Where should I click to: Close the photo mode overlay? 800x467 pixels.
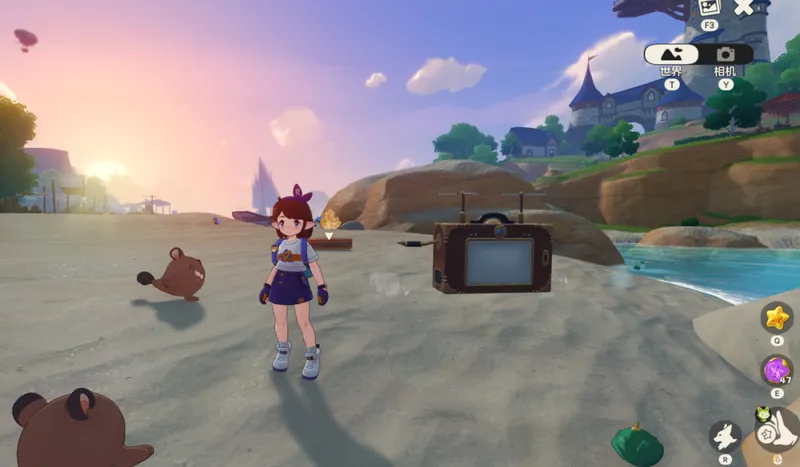click(743, 7)
